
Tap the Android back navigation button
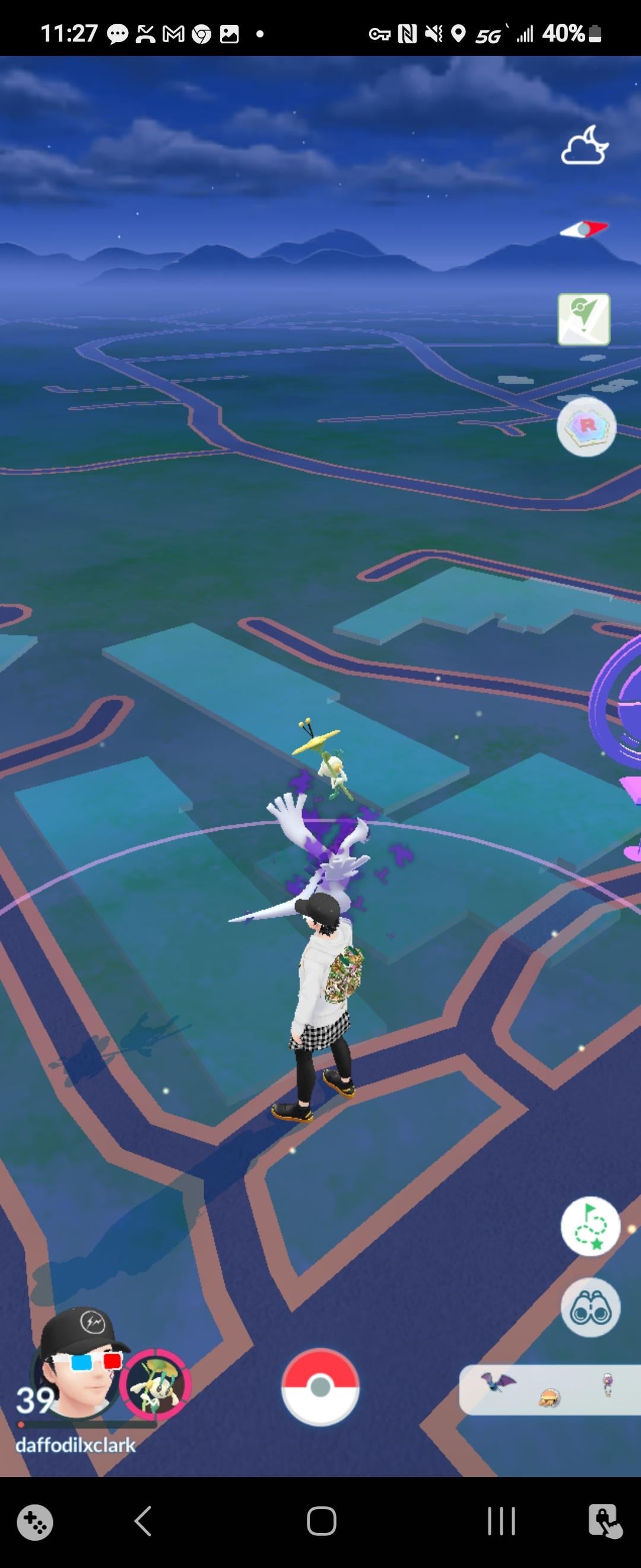(x=143, y=1521)
